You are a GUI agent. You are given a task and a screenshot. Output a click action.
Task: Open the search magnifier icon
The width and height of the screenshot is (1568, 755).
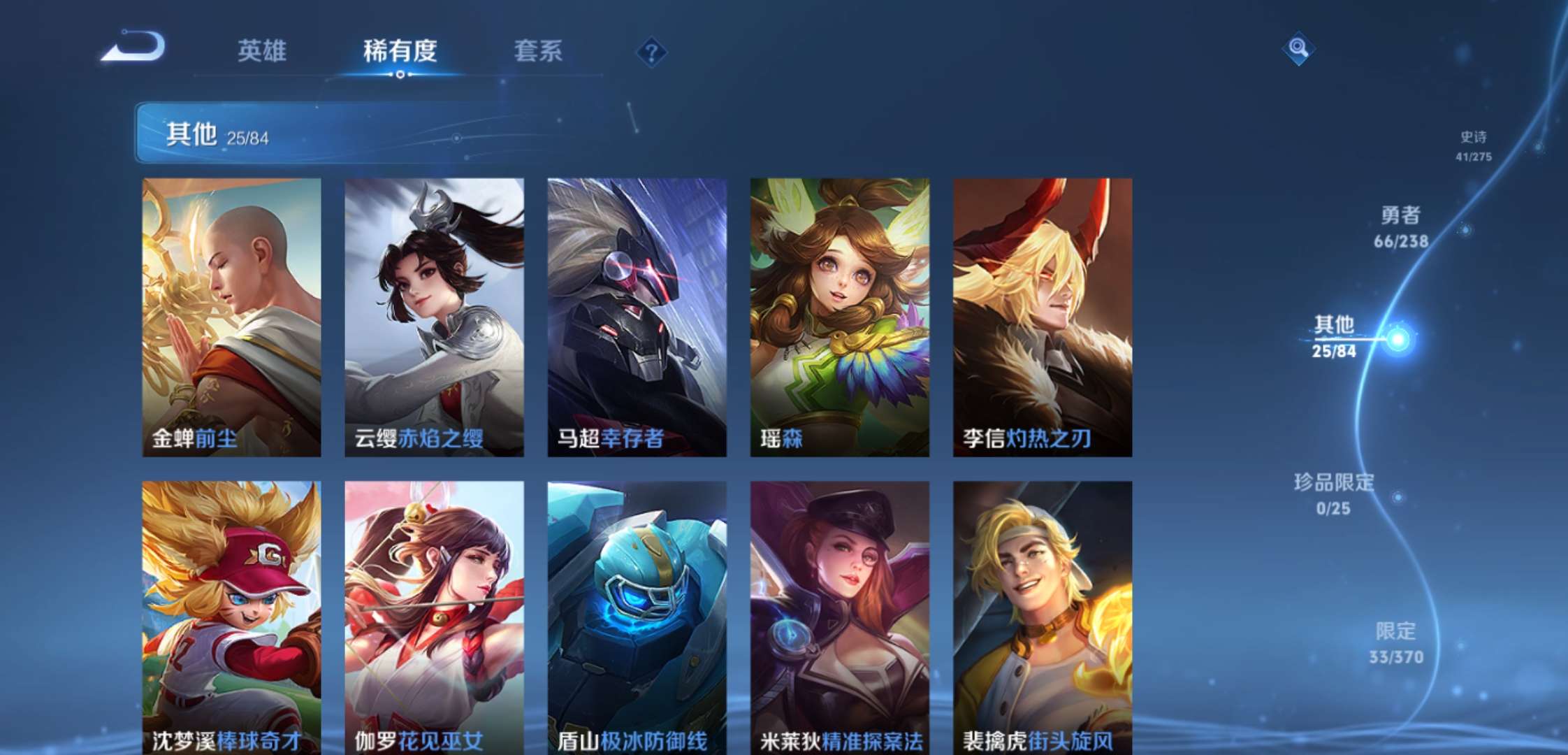pyautogui.click(x=1300, y=48)
